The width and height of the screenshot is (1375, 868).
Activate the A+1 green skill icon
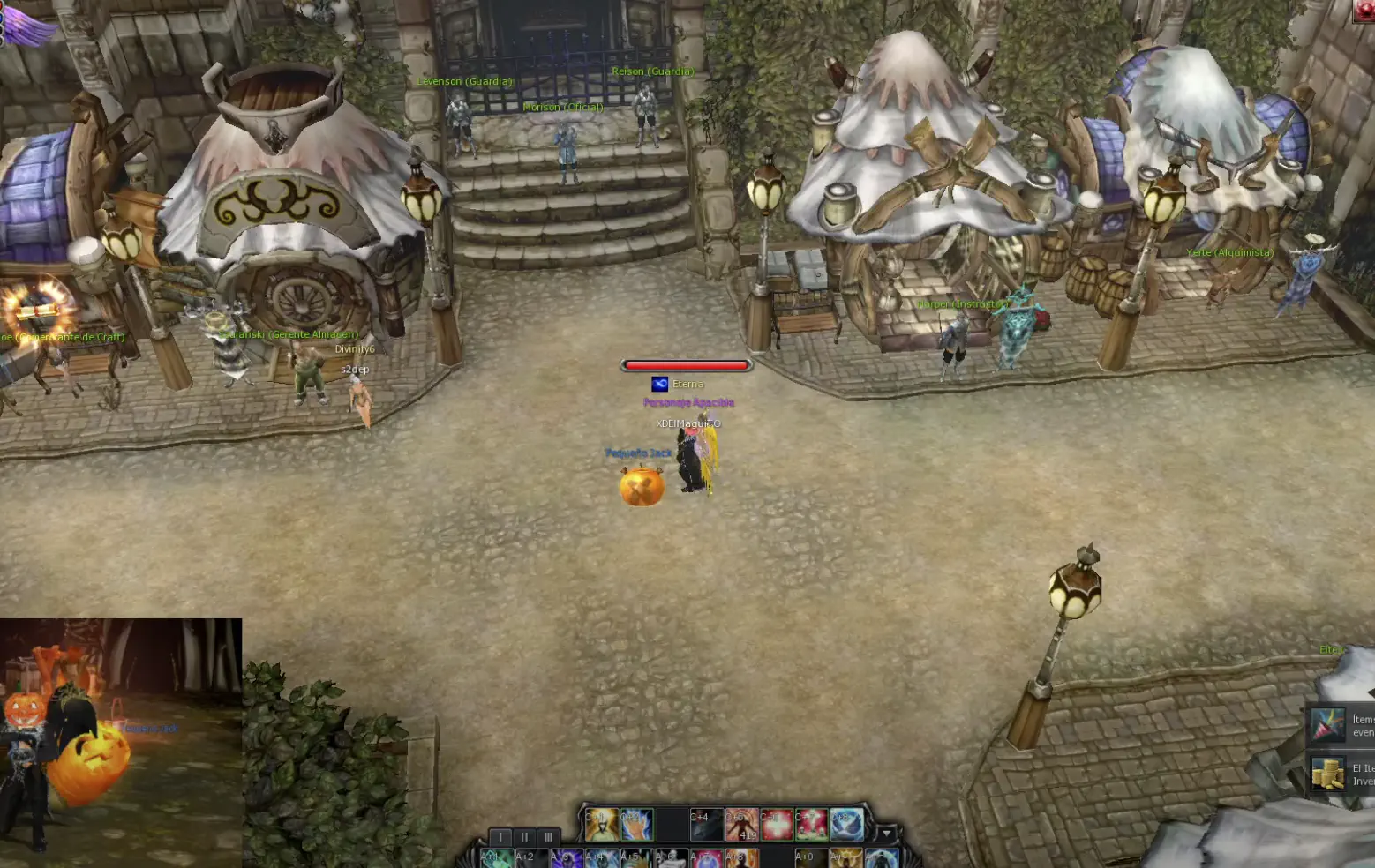click(x=496, y=858)
